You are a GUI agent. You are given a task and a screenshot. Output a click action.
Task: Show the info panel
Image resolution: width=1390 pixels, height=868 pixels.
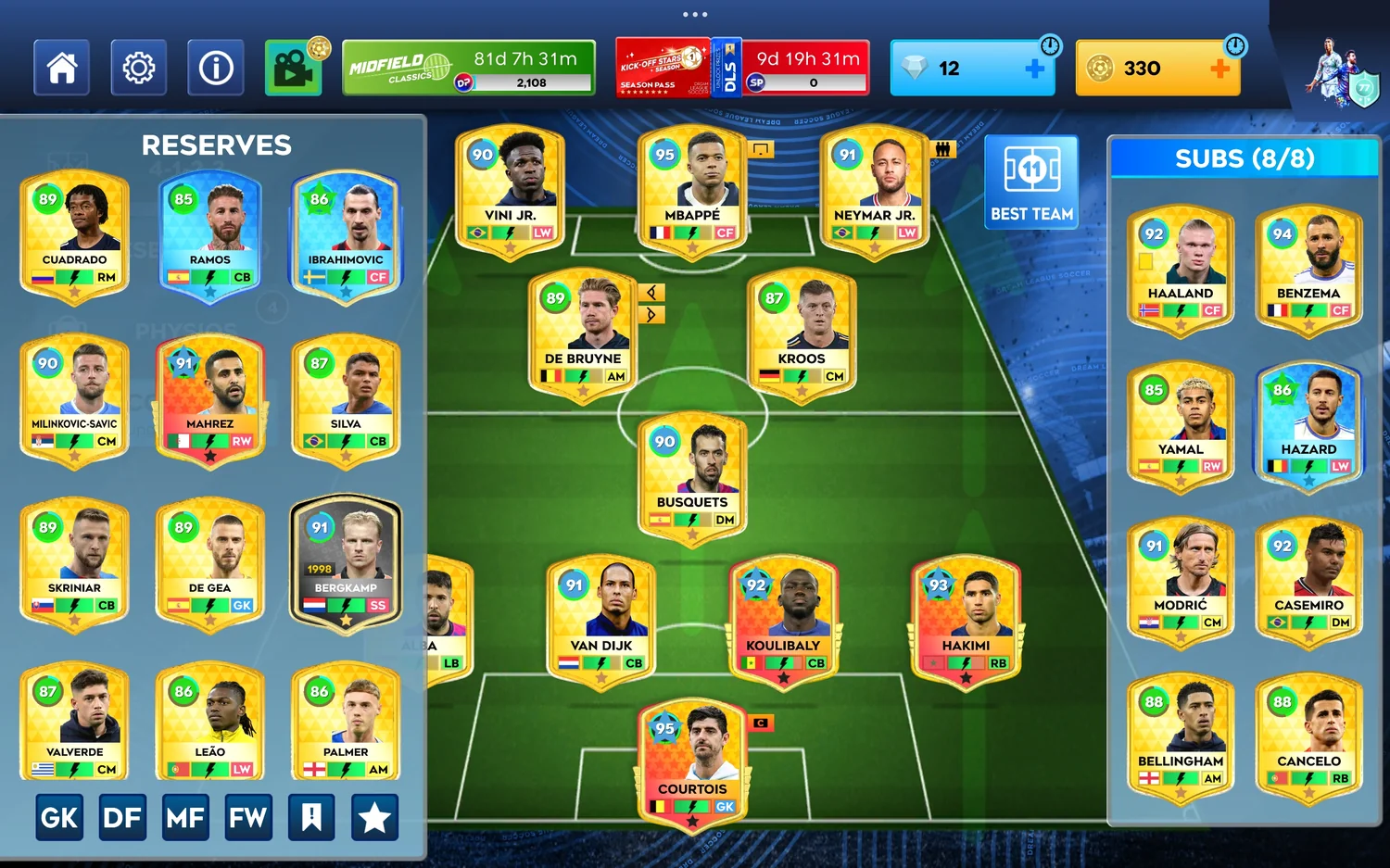click(215, 68)
